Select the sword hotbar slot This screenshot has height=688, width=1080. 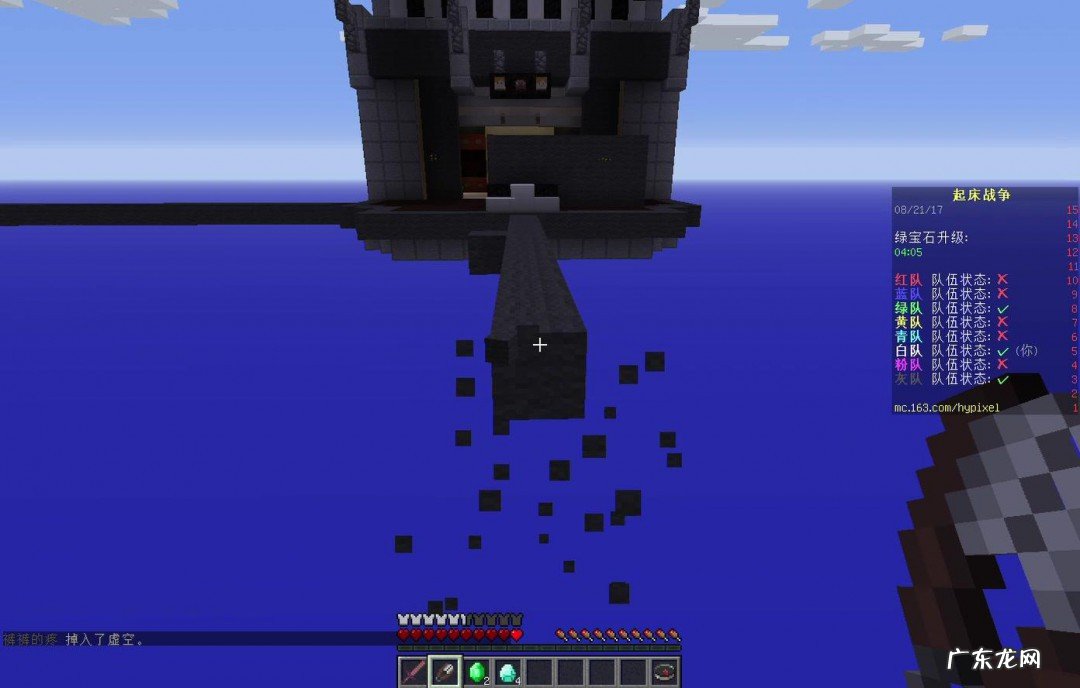tap(414, 672)
